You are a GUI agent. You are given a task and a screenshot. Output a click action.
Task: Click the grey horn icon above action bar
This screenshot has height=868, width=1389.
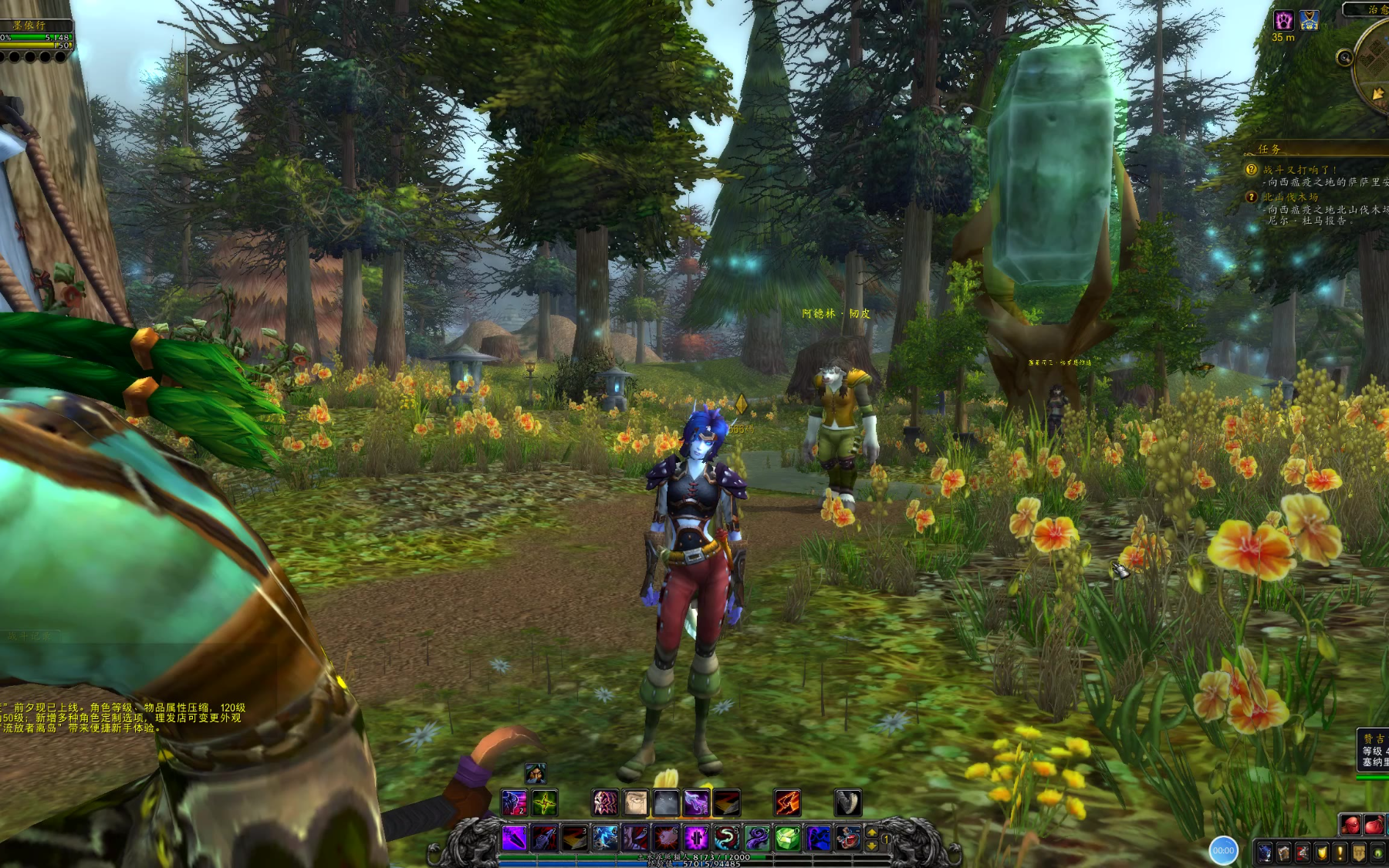click(847, 803)
